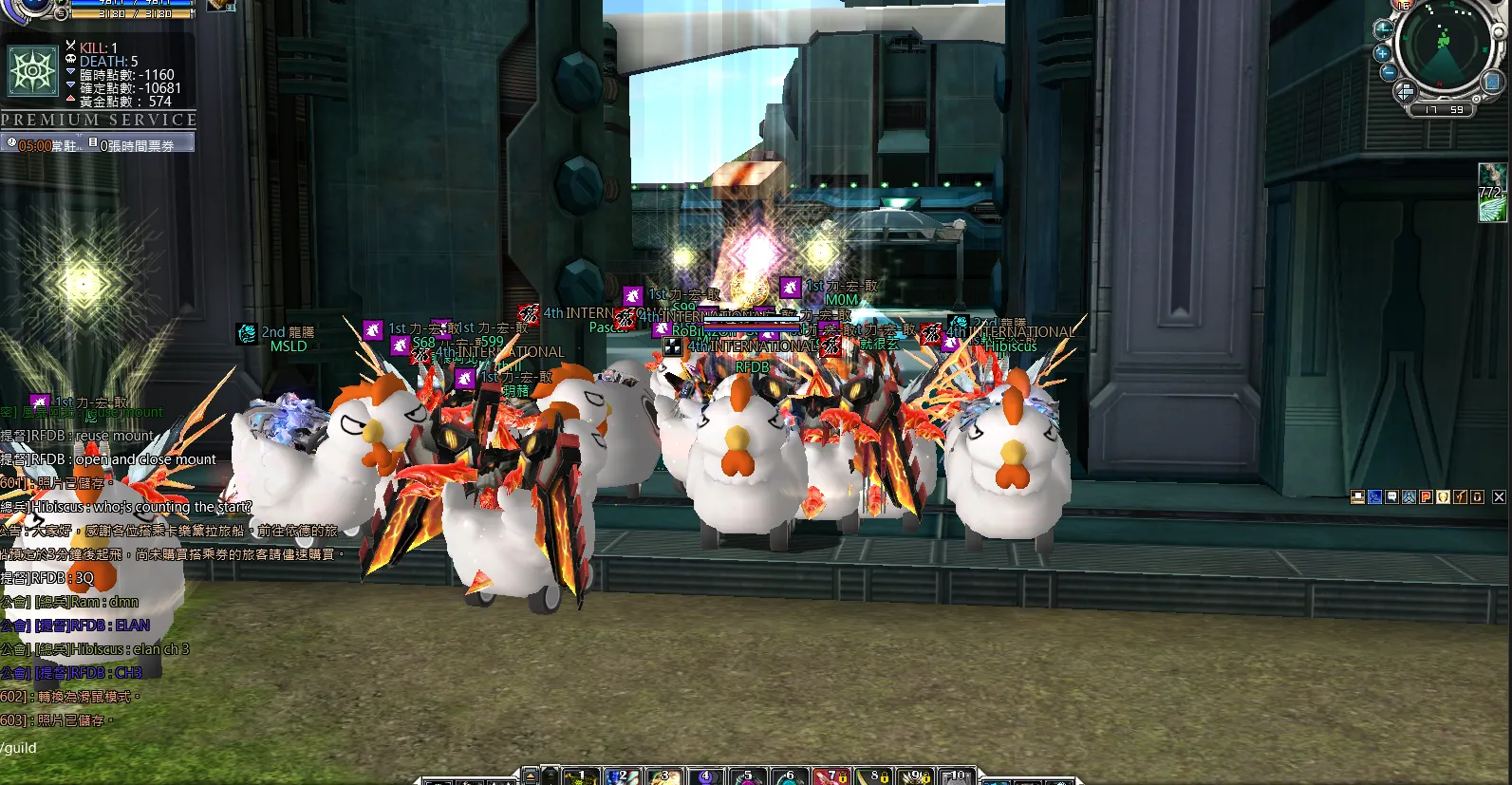The width and height of the screenshot is (1512, 785).
Task: Select hotbar slot 10
Action: [957, 776]
